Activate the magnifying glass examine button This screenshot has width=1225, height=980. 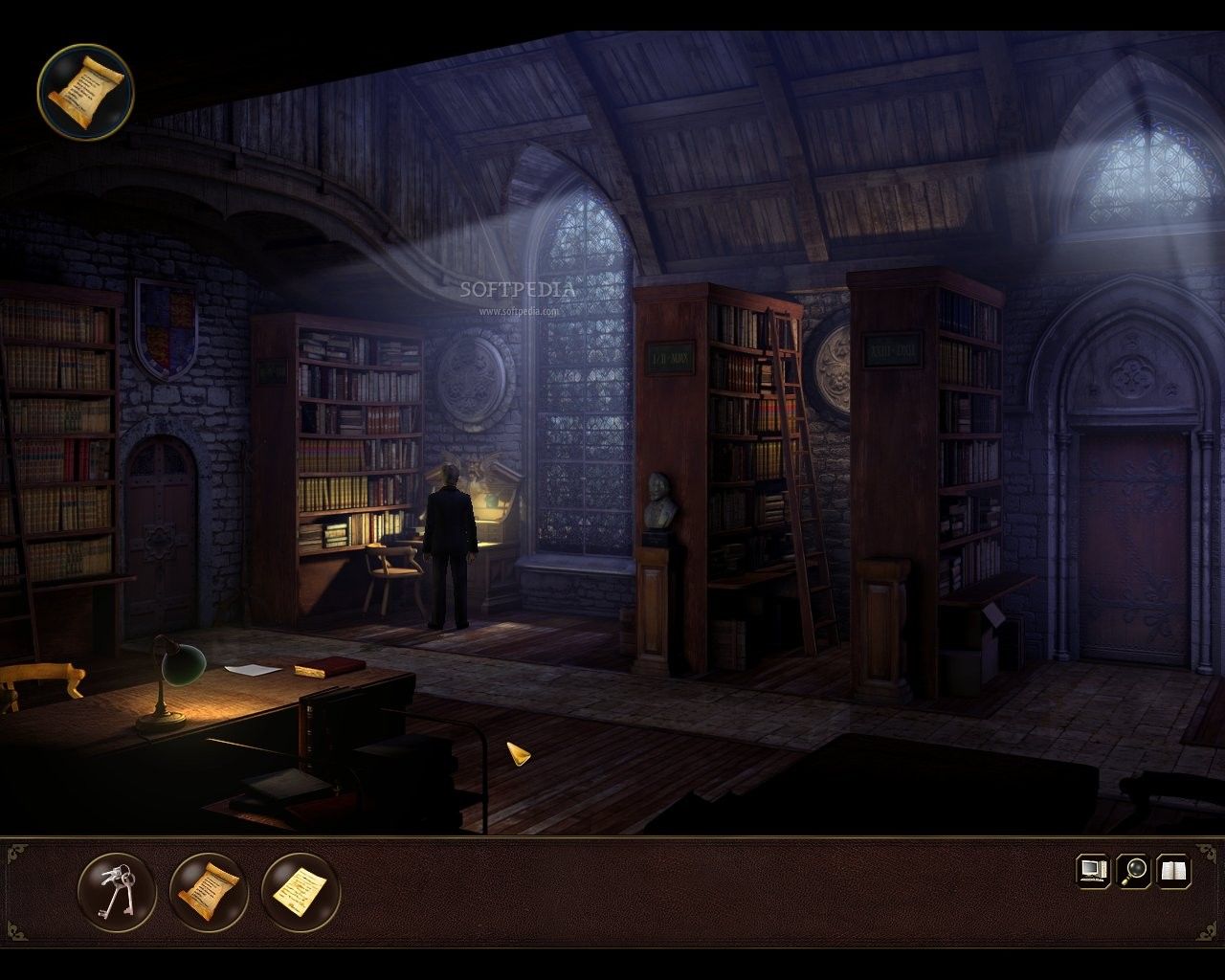pos(1134,870)
